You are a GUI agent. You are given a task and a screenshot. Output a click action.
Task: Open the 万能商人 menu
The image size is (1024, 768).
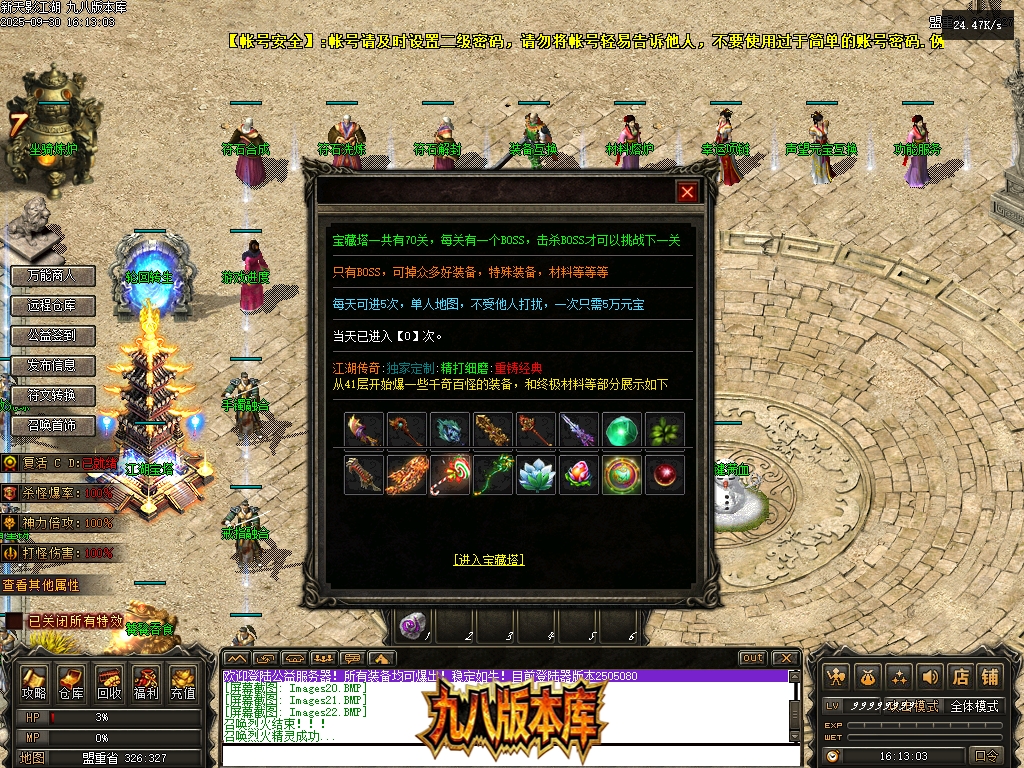(x=52, y=275)
